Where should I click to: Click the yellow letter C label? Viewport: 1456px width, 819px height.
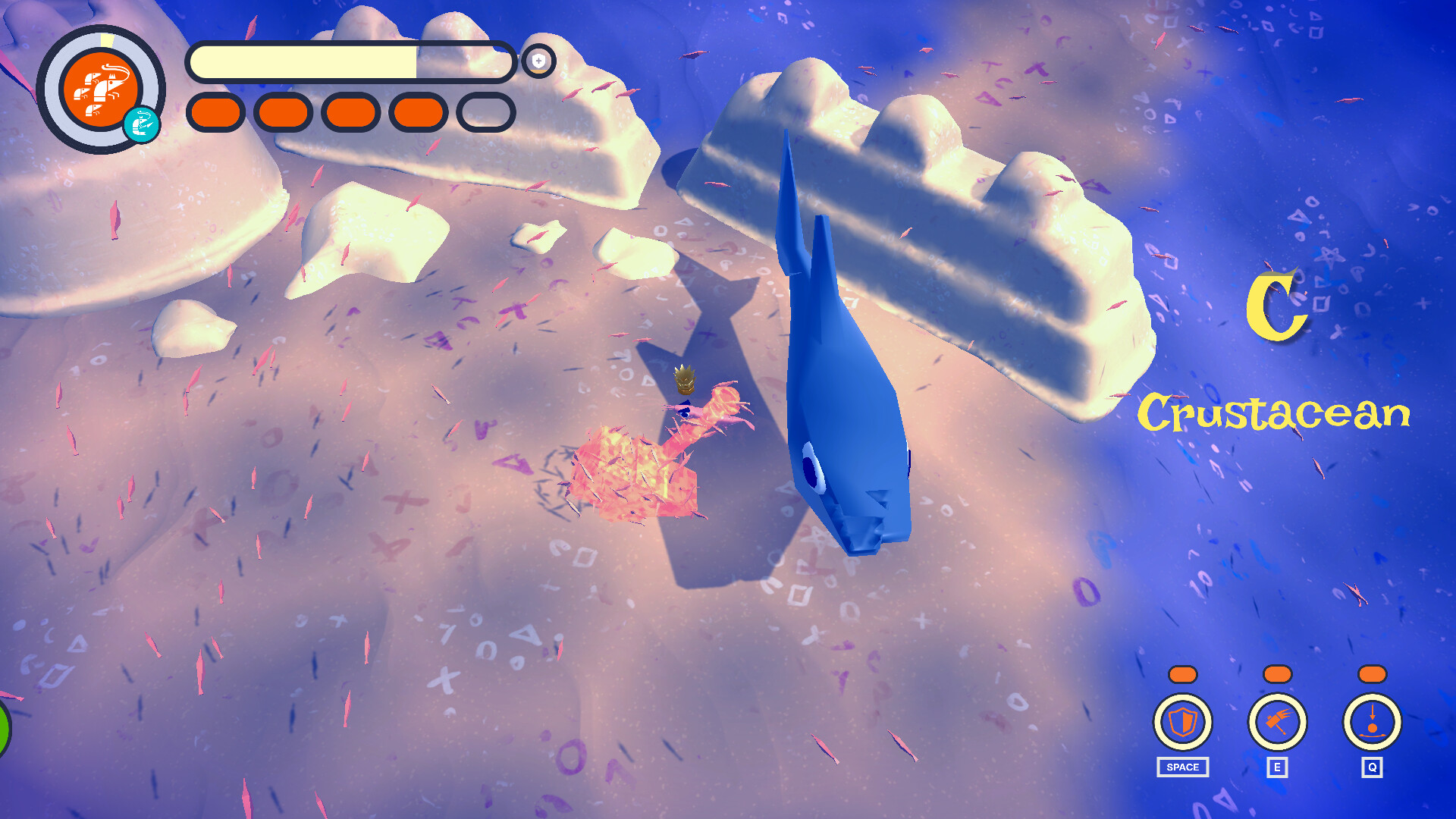click(1278, 306)
